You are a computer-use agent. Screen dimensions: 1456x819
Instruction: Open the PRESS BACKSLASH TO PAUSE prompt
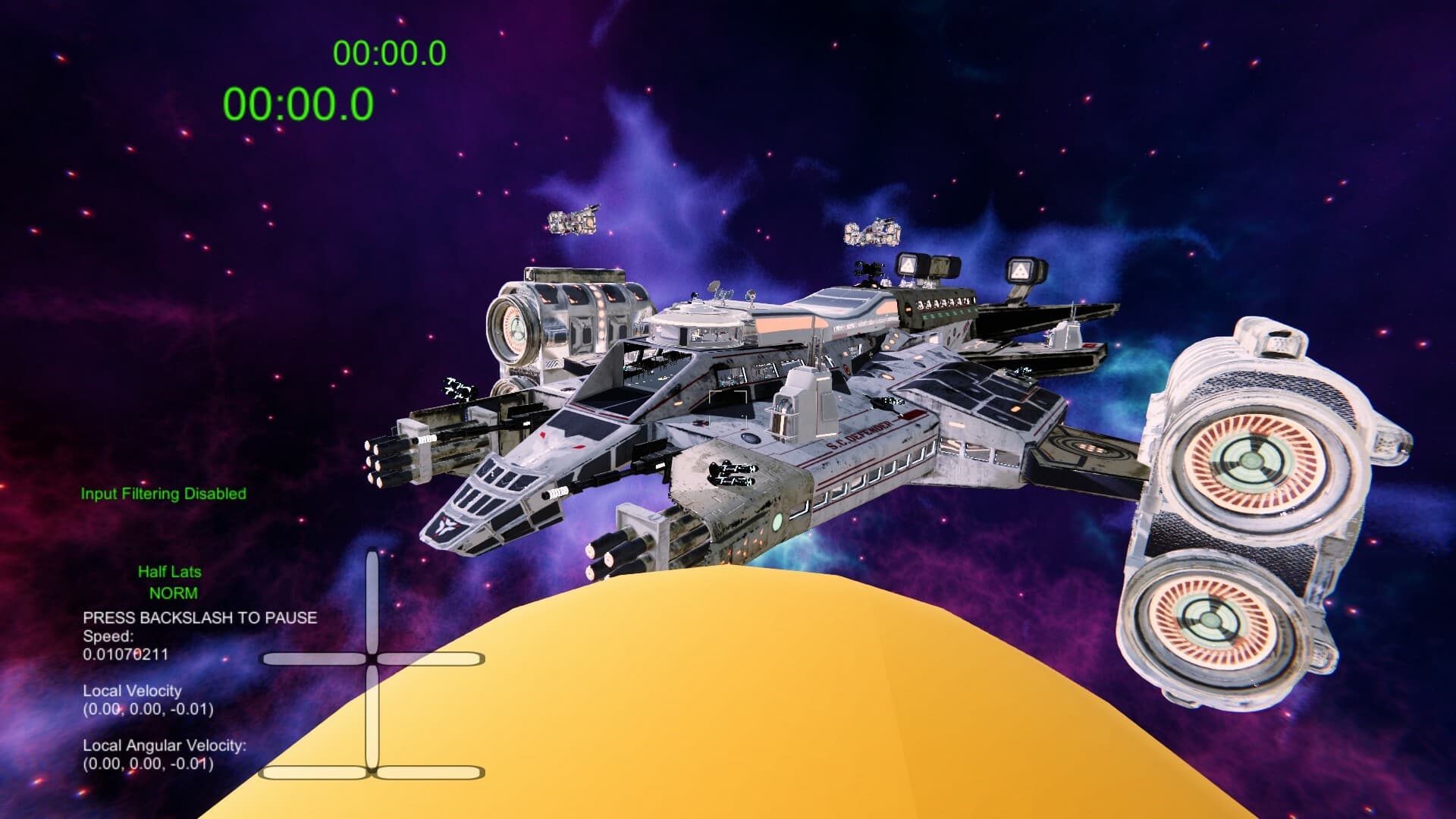[200, 618]
